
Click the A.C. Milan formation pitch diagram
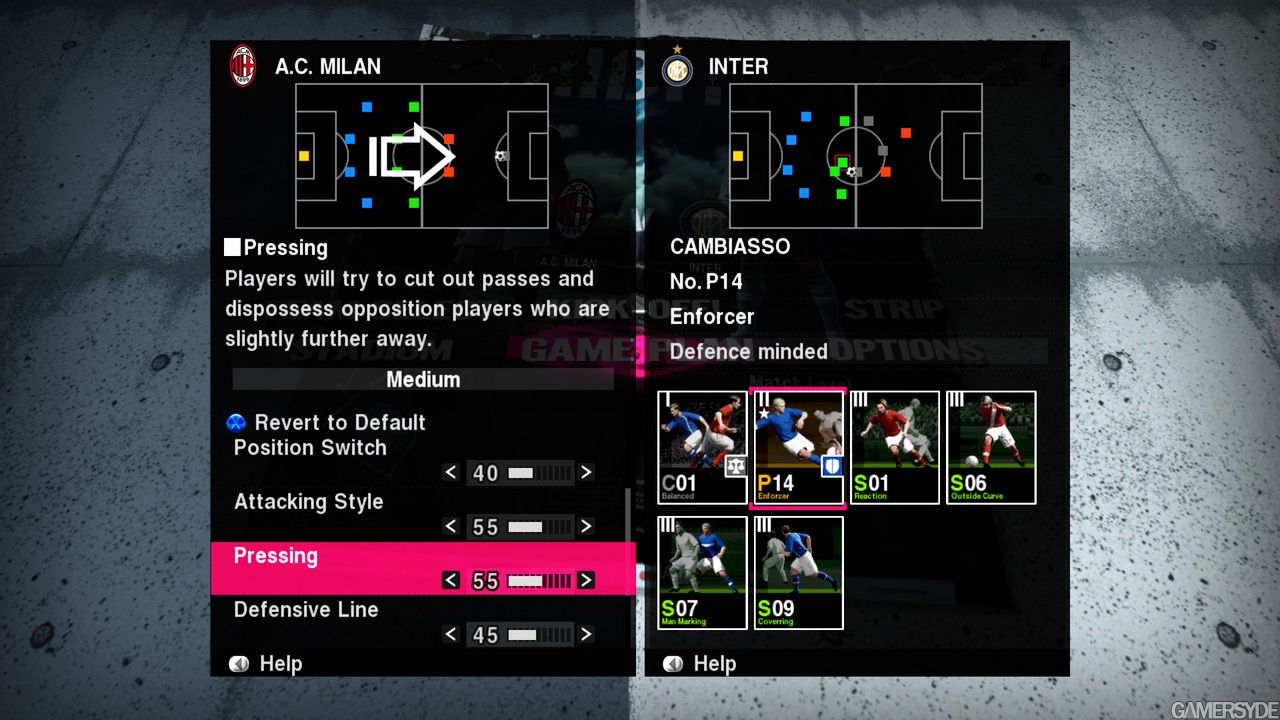[421, 156]
